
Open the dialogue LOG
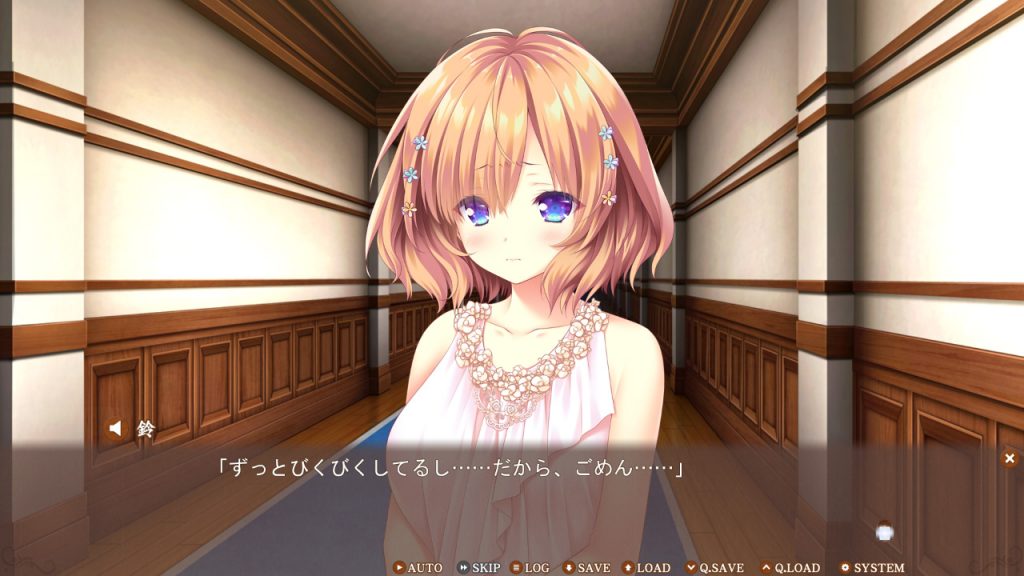(530, 568)
